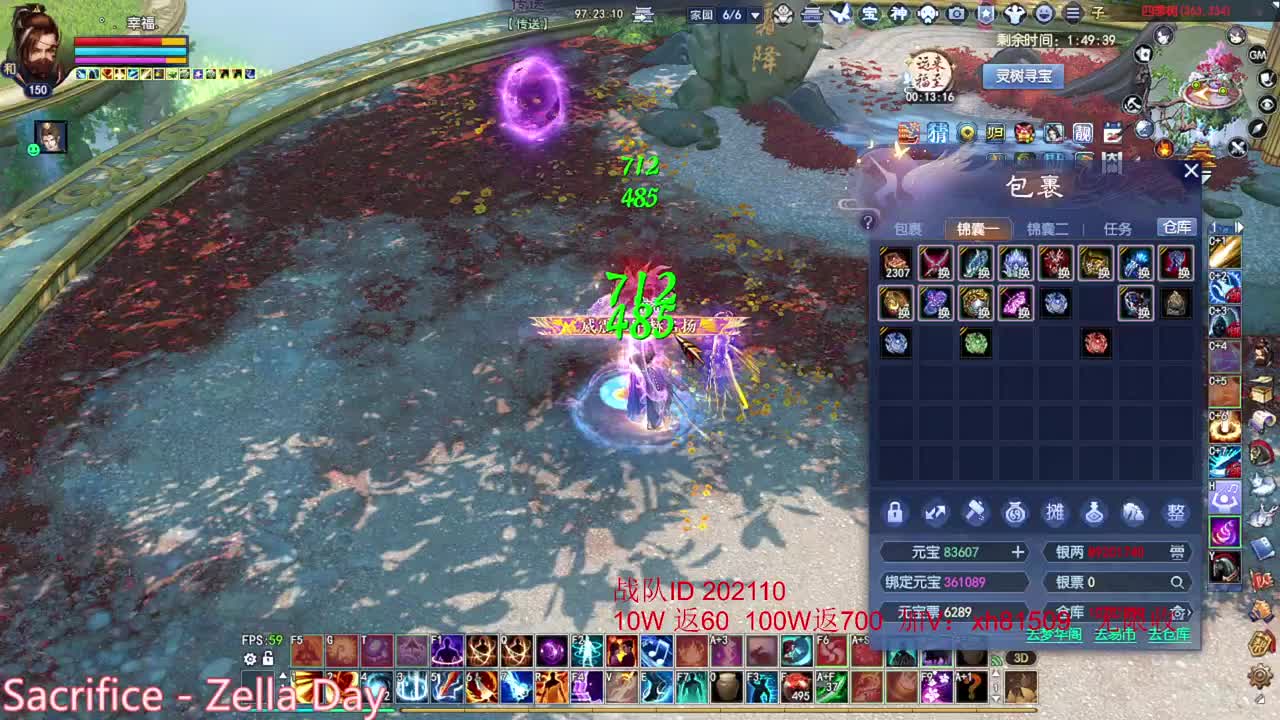
Task: Use the 整 tidy-bag icon to sort items
Action: click(x=1176, y=512)
